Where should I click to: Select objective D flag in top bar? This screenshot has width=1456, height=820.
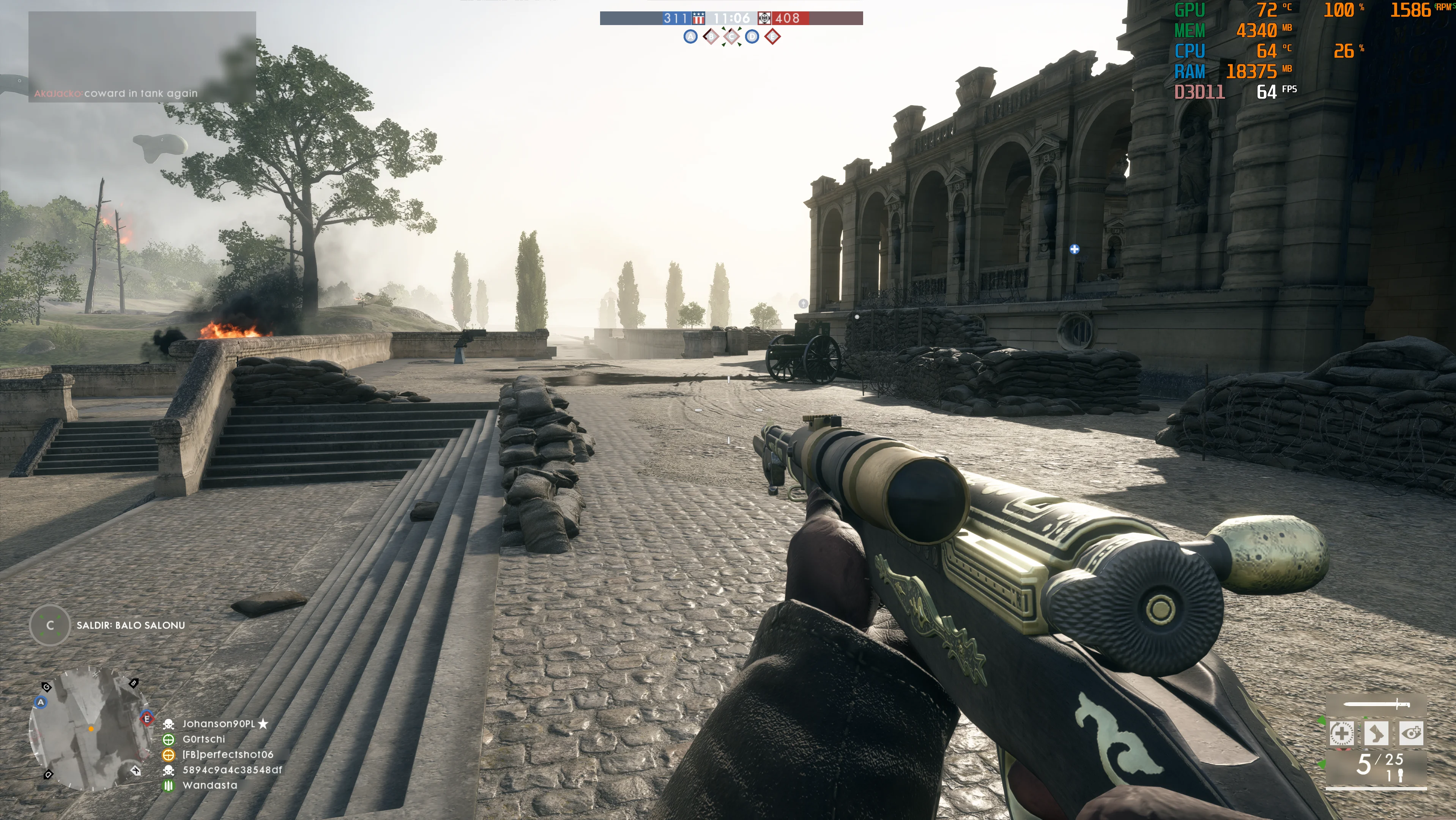point(752,37)
